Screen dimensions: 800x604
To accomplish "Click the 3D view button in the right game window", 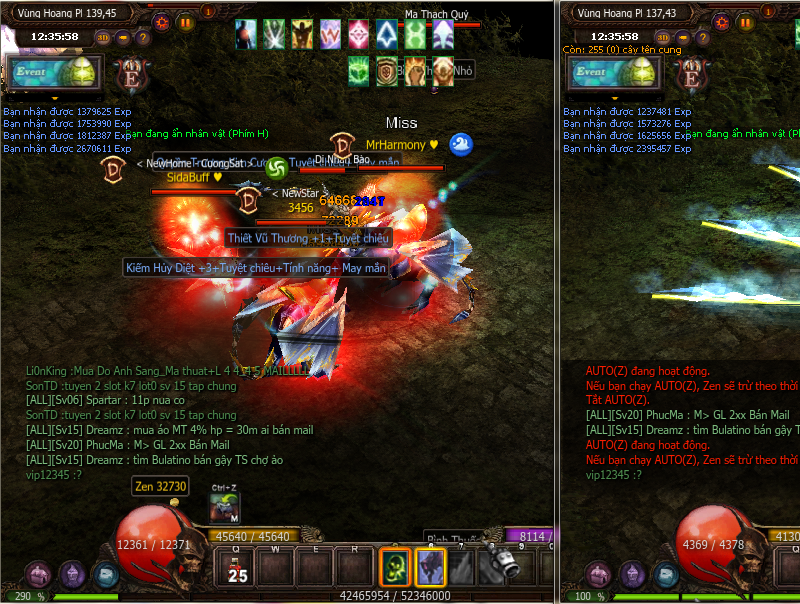I will pos(663,38).
